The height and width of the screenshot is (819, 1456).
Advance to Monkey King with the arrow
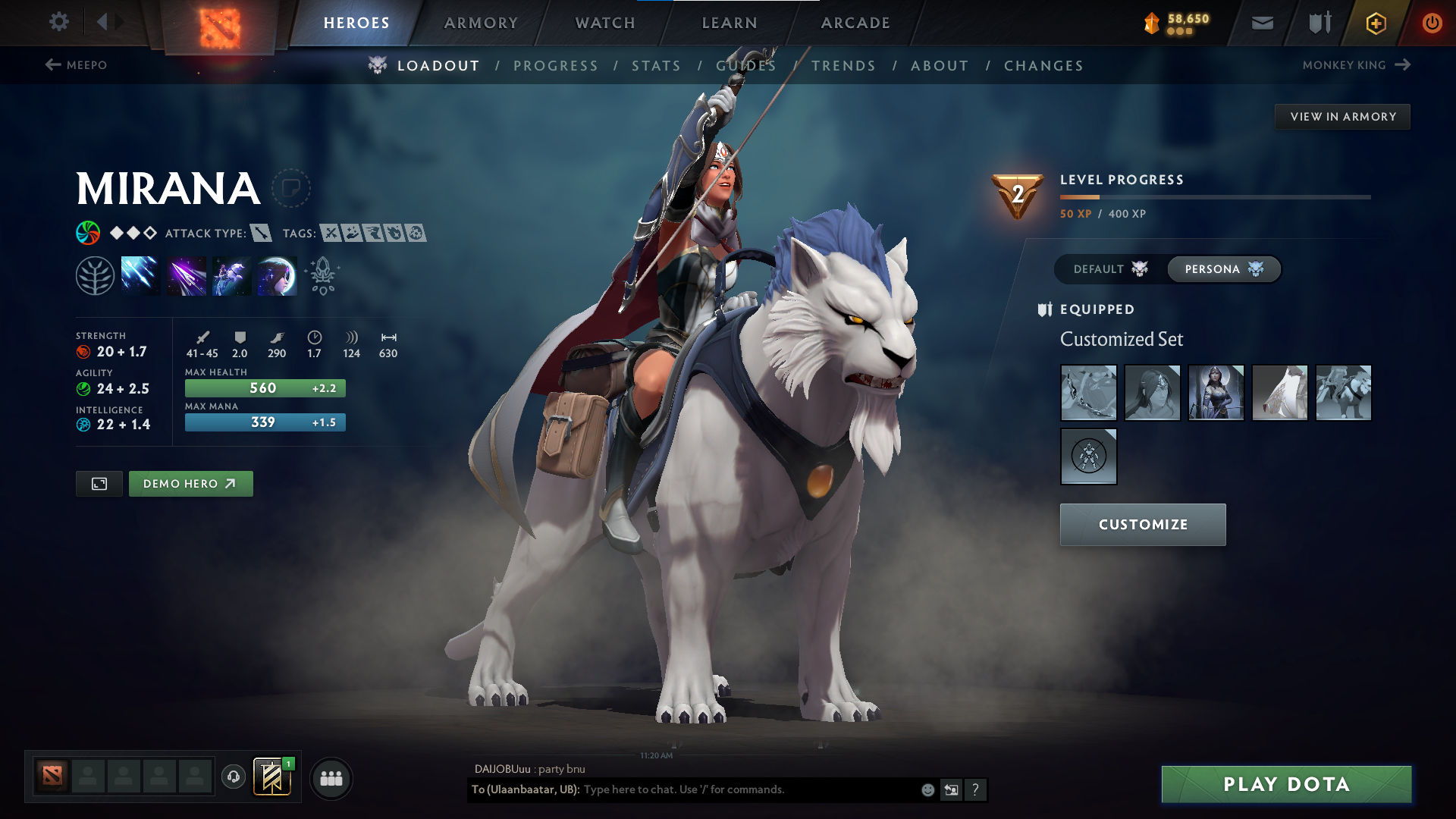(x=1401, y=64)
